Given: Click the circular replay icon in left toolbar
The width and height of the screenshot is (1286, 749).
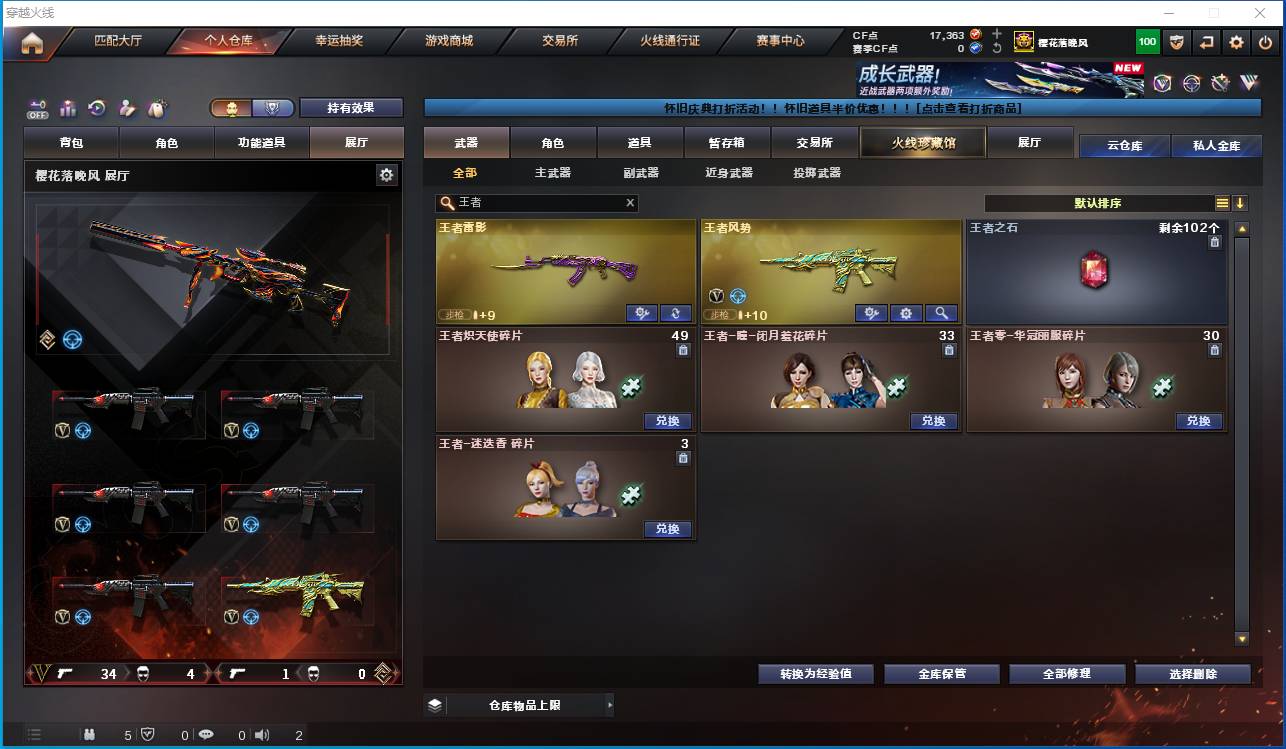Looking at the screenshot, I should click(96, 108).
